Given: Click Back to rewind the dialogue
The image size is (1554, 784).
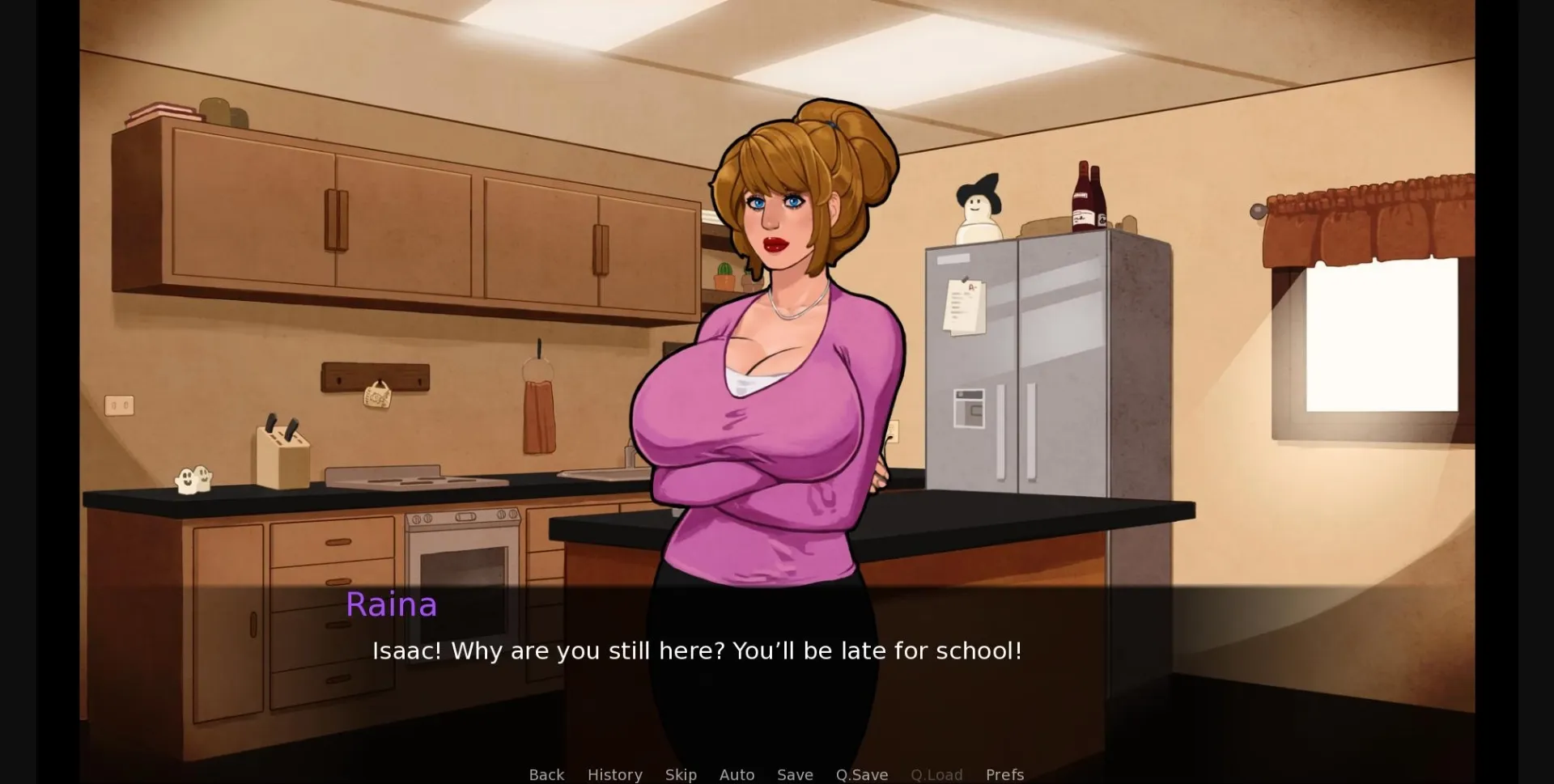Looking at the screenshot, I should pos(547,774).
